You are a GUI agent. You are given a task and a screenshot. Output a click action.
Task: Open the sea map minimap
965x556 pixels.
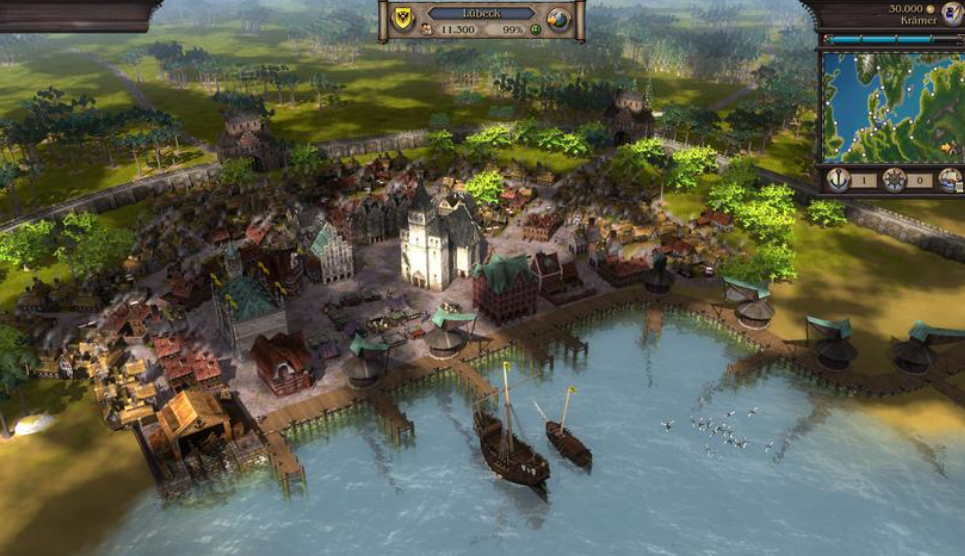(891, 106)
